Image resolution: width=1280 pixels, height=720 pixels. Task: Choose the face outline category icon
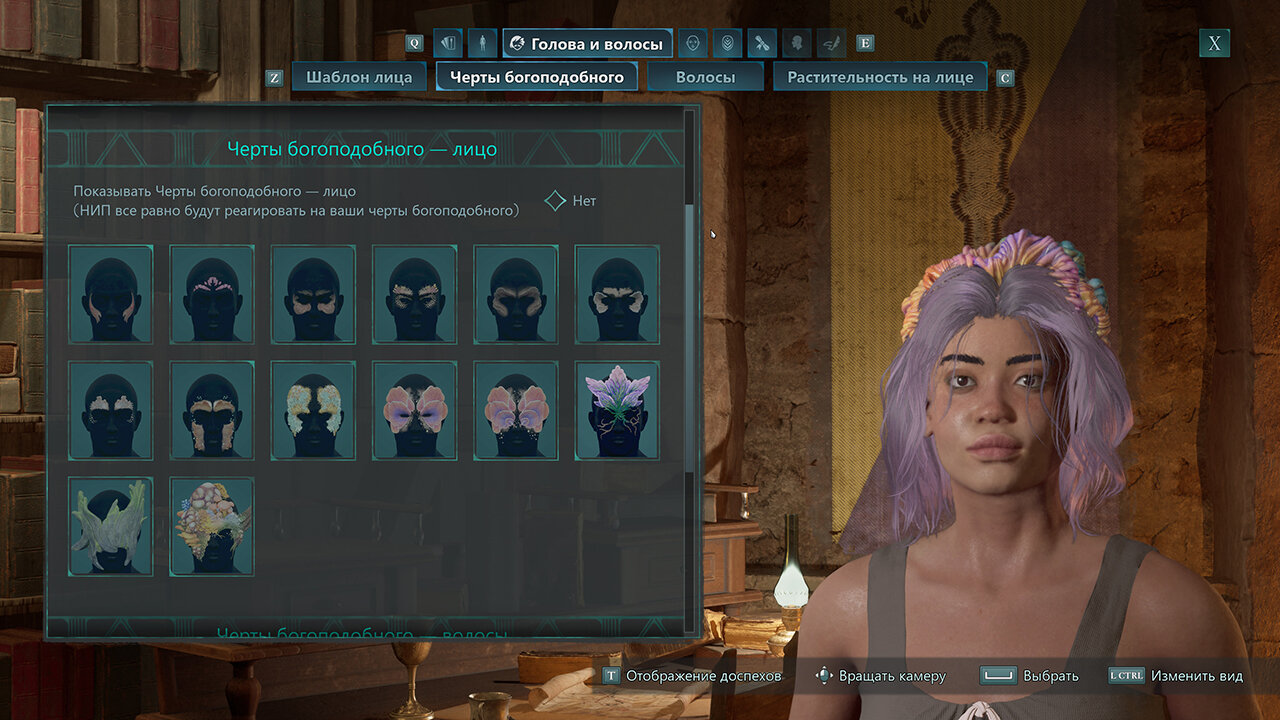pos(692,44)
